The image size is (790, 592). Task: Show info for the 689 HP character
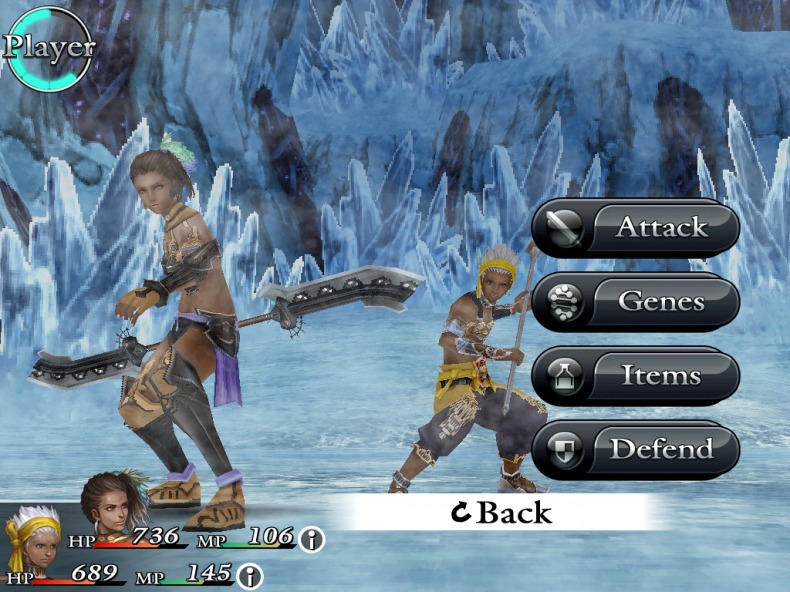(x=249, y=576)
